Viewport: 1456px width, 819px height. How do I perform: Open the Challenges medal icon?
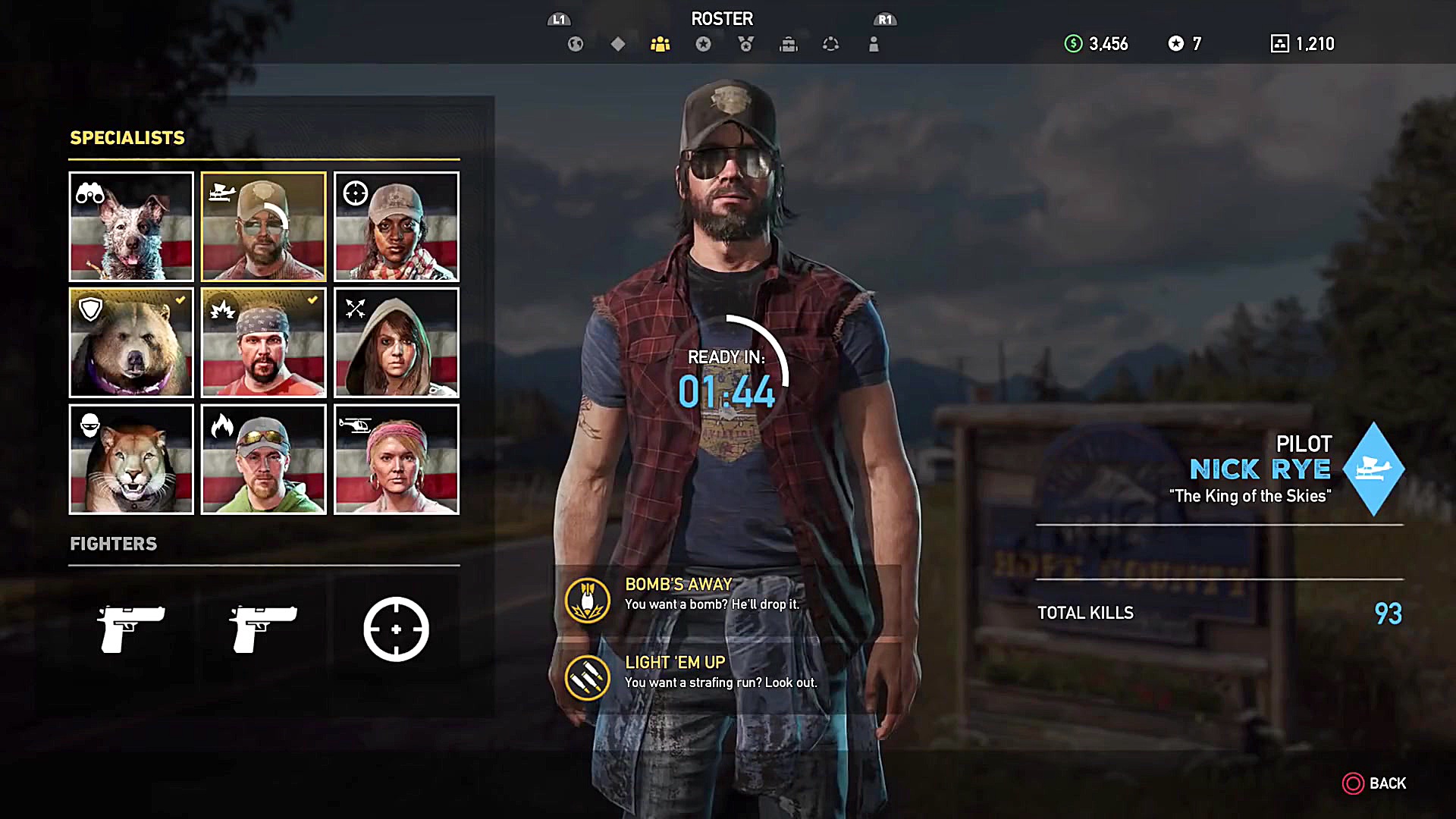pos(746,44)
